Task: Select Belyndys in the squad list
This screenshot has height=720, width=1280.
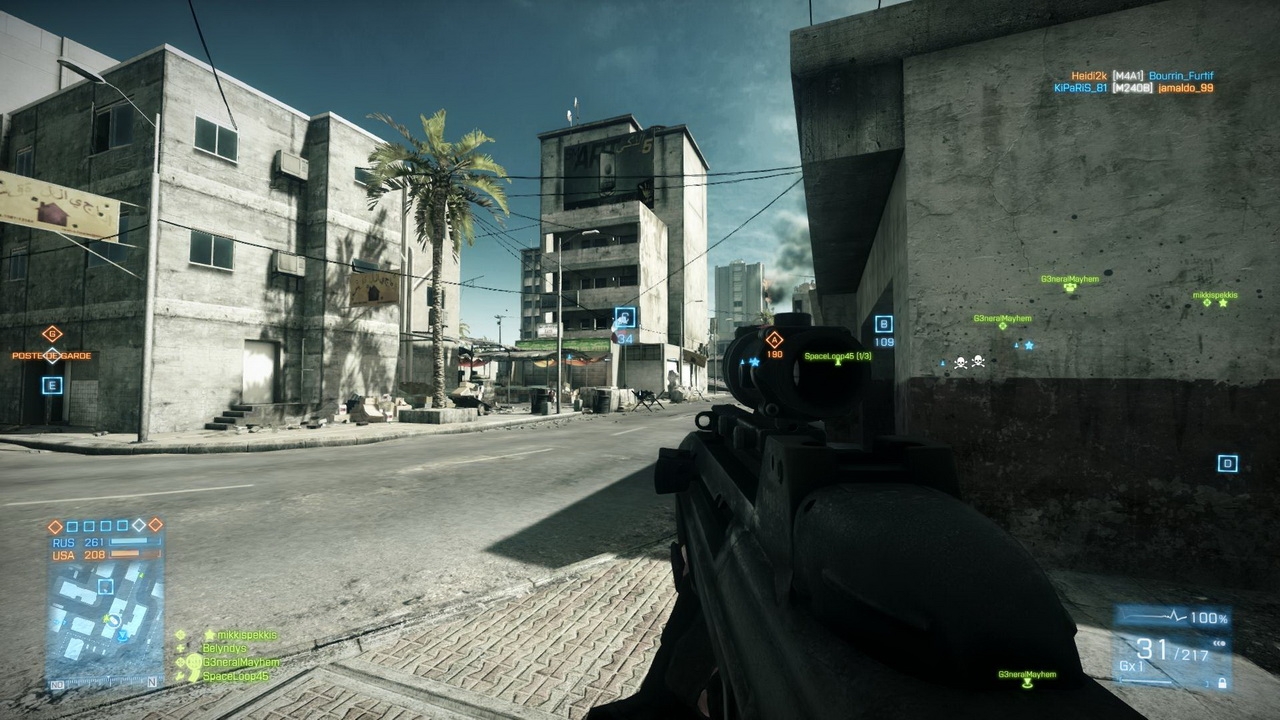Action: tap(223, 648)
